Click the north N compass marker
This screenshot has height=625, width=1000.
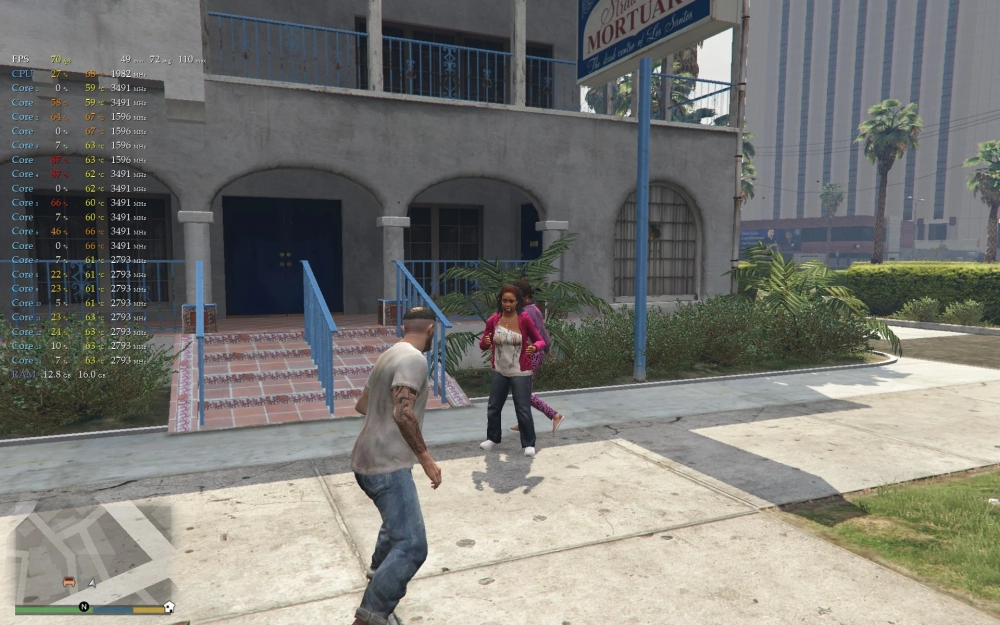[x=84, y=607]
